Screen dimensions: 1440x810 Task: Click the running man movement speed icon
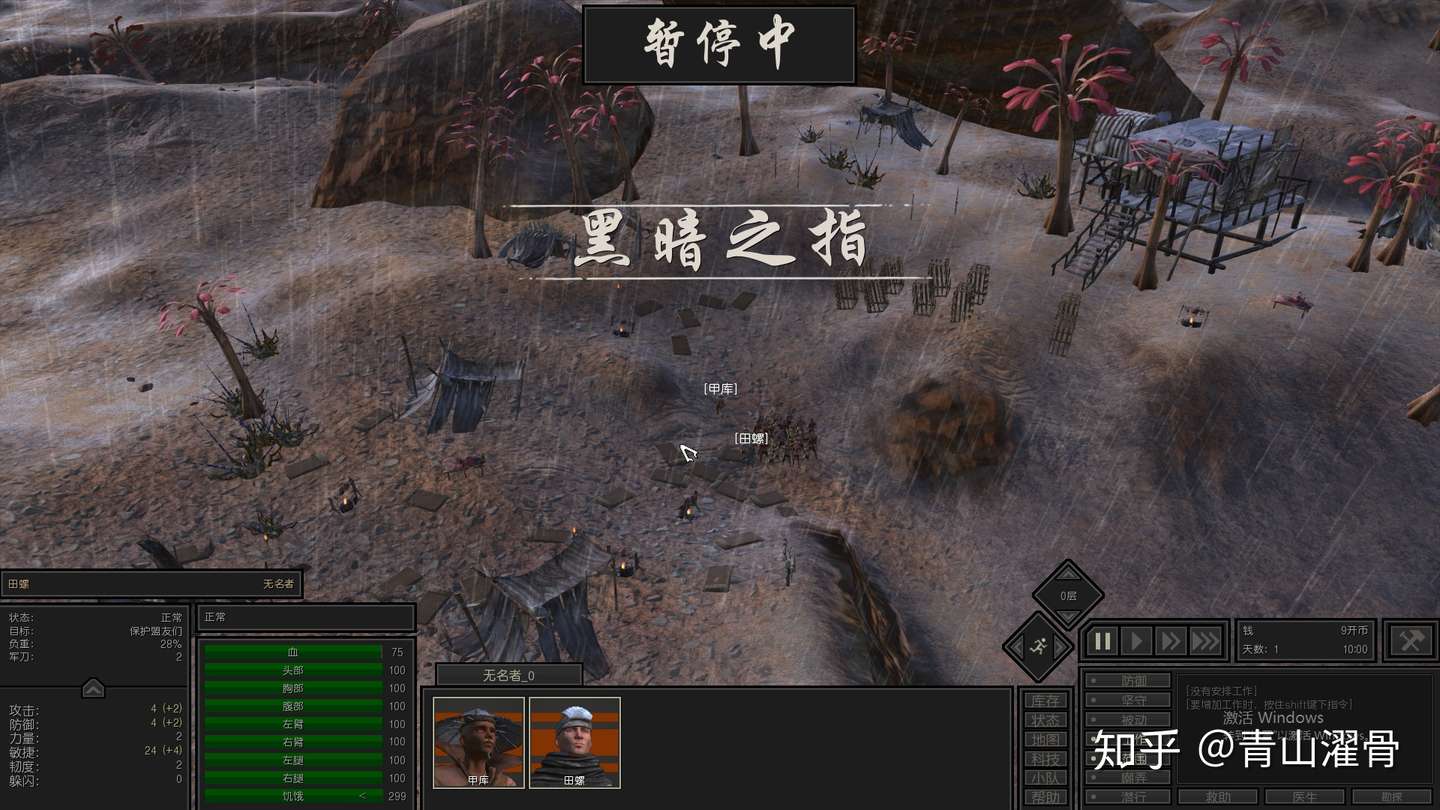1038,644
